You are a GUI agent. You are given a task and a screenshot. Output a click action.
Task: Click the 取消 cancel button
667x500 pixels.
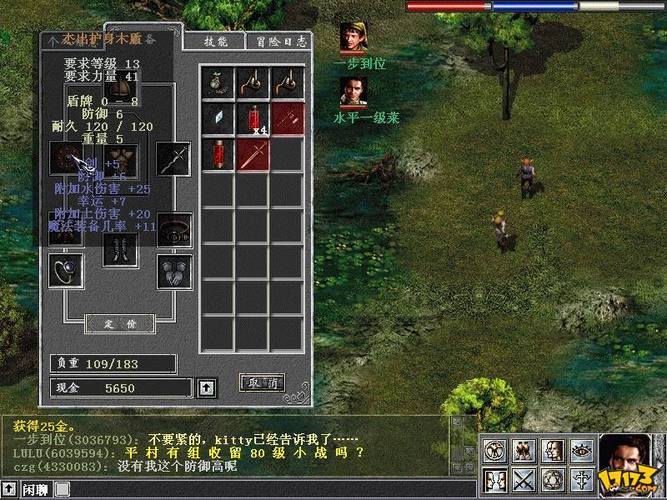click(x=261, y=383)
